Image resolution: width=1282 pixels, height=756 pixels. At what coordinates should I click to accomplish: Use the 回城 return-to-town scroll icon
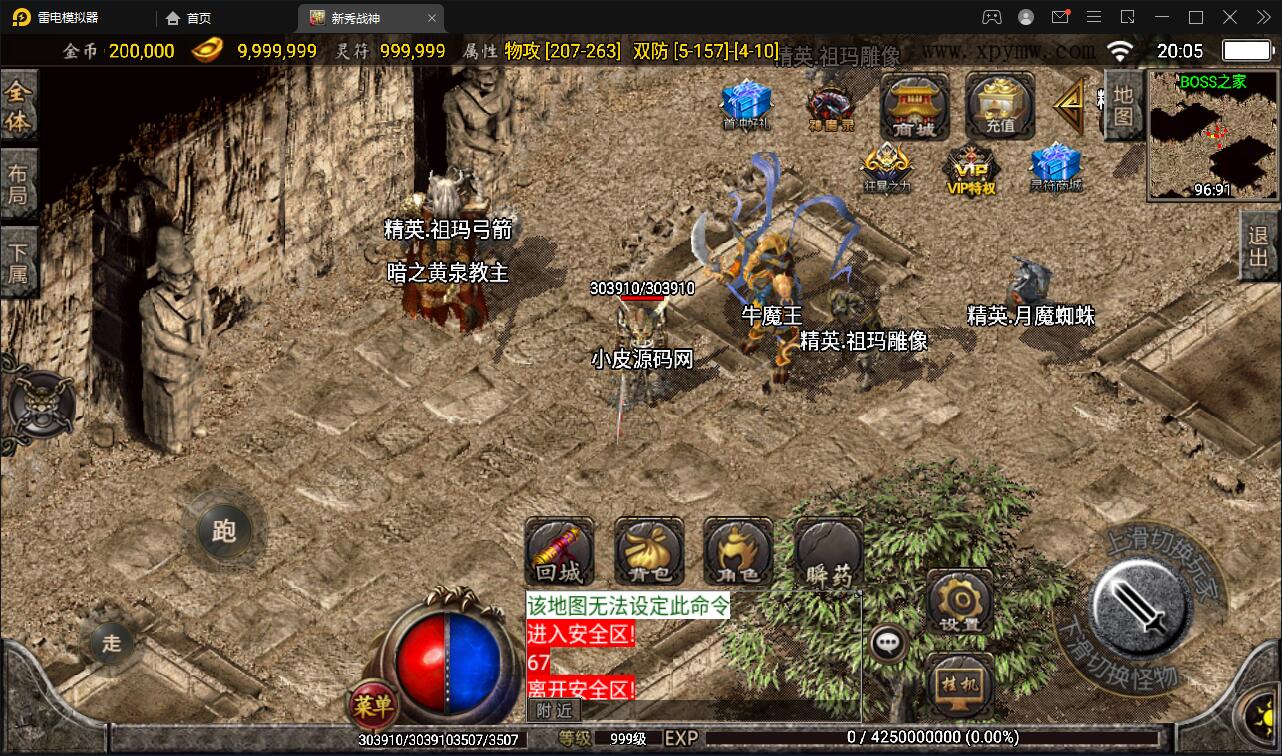tap(560, 551)
